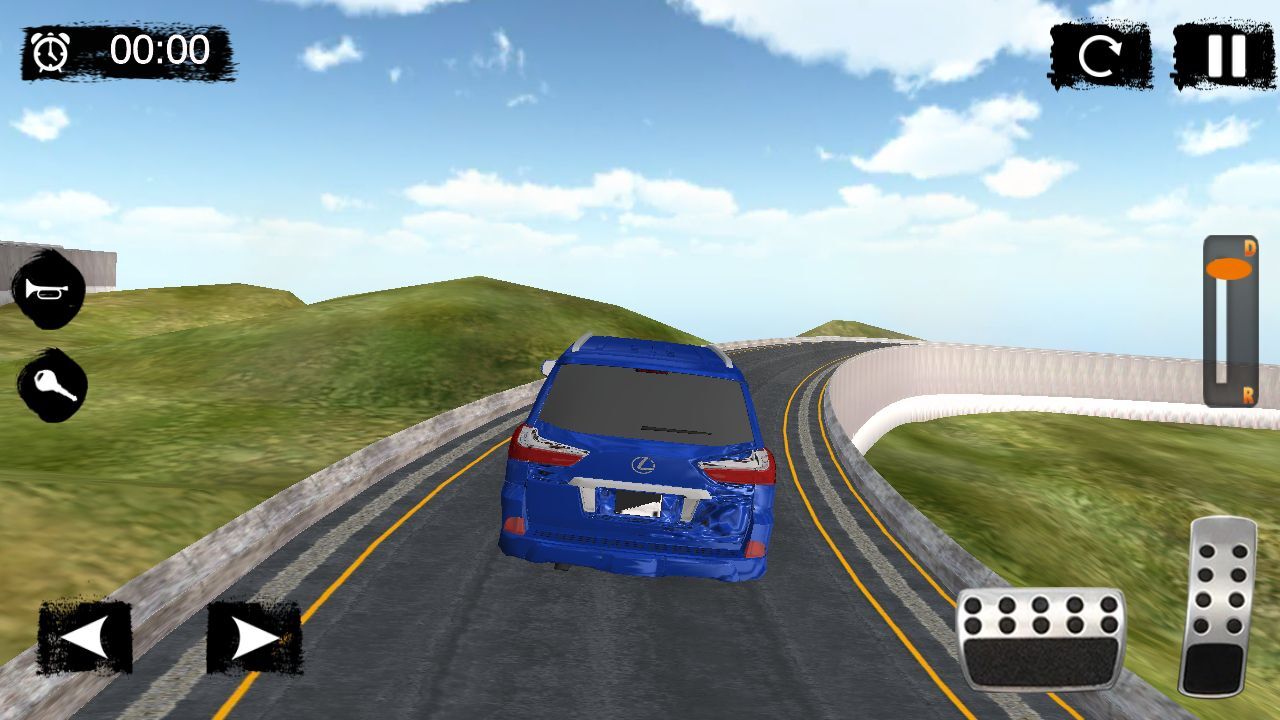
Task: Tap the car key ignition icon
Action: point(52,385)
